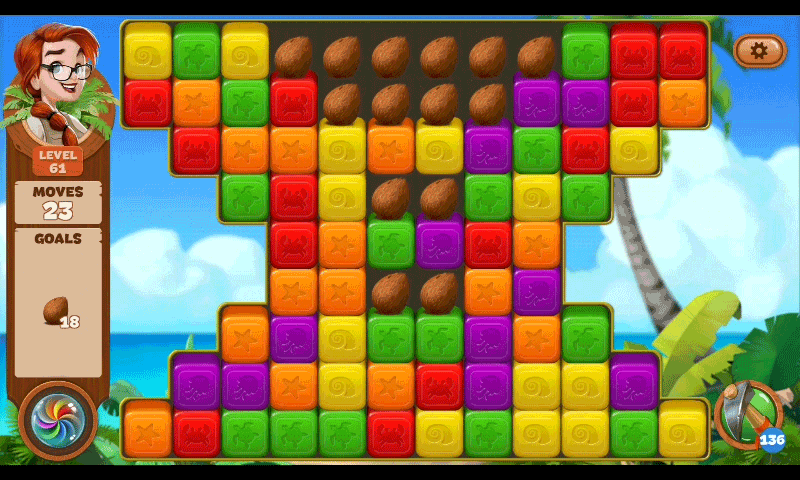Activate the rainbow swirl booster
This screenshot has width=800, height=480.
click(57, 421)
